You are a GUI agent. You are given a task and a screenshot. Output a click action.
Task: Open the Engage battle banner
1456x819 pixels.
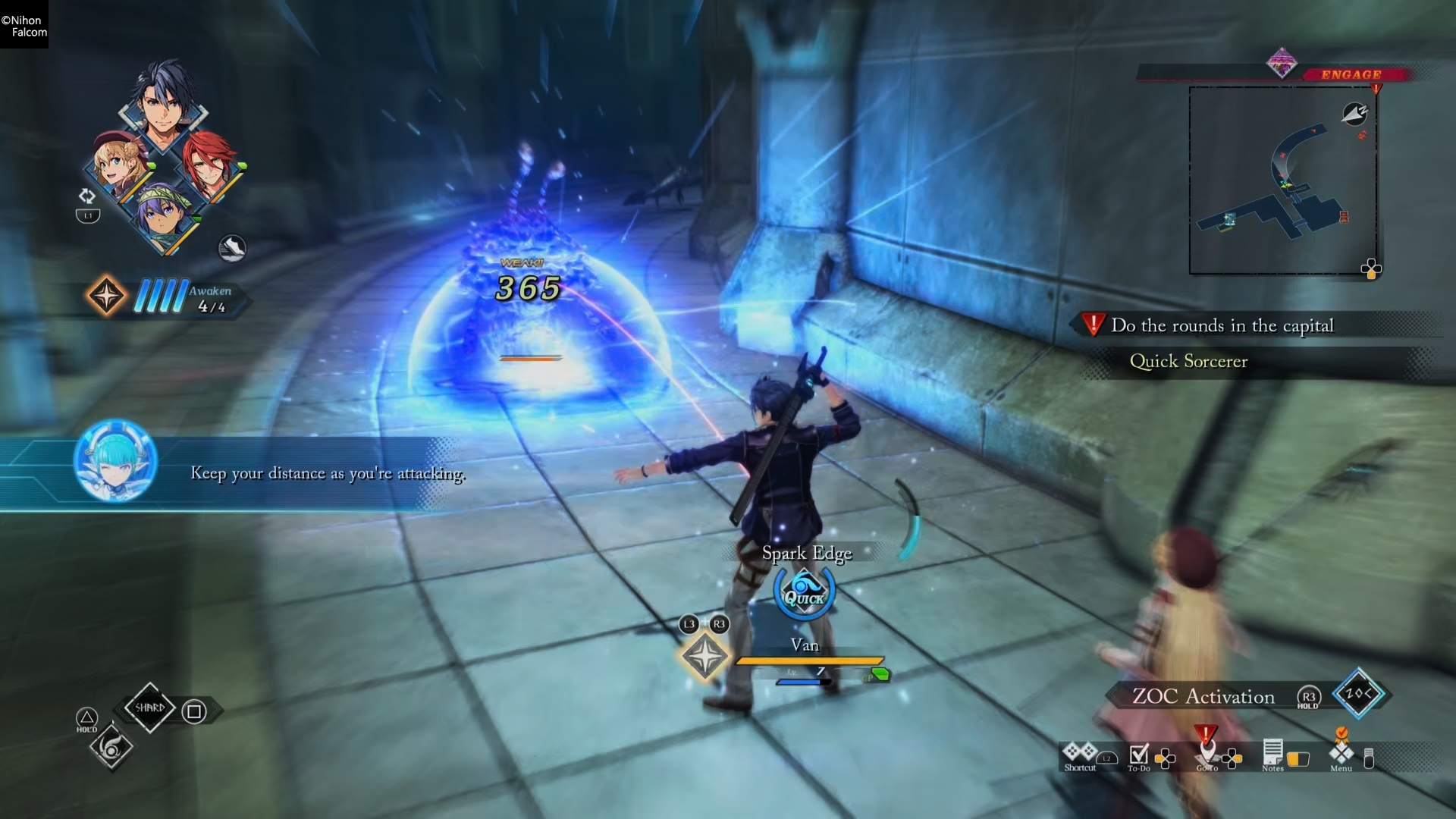coord(1351,75)
